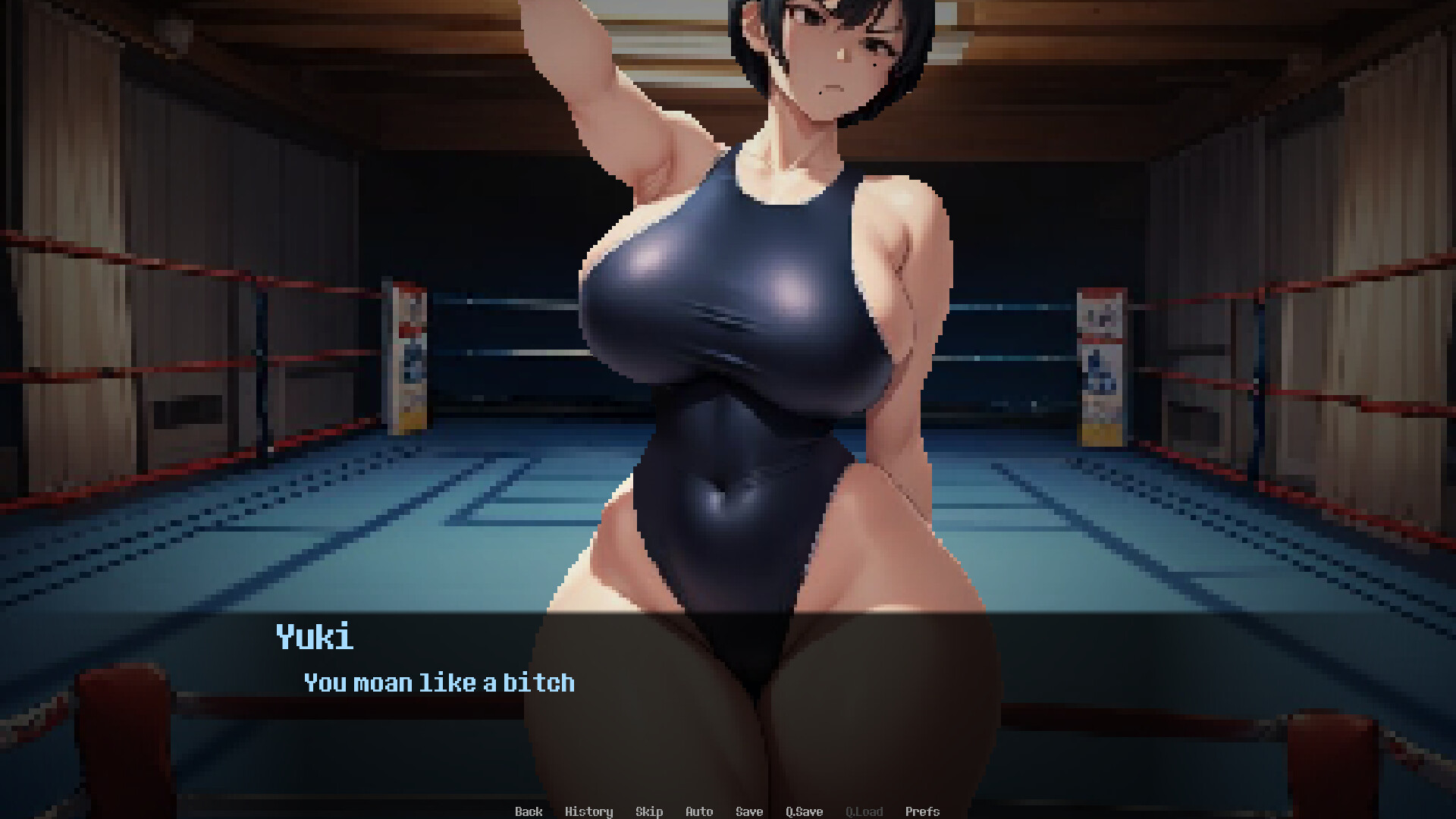Viewport: 1456px width, 819px height.
Task: Click Q.Save in the quick menu bar
Action: [805, 811]
